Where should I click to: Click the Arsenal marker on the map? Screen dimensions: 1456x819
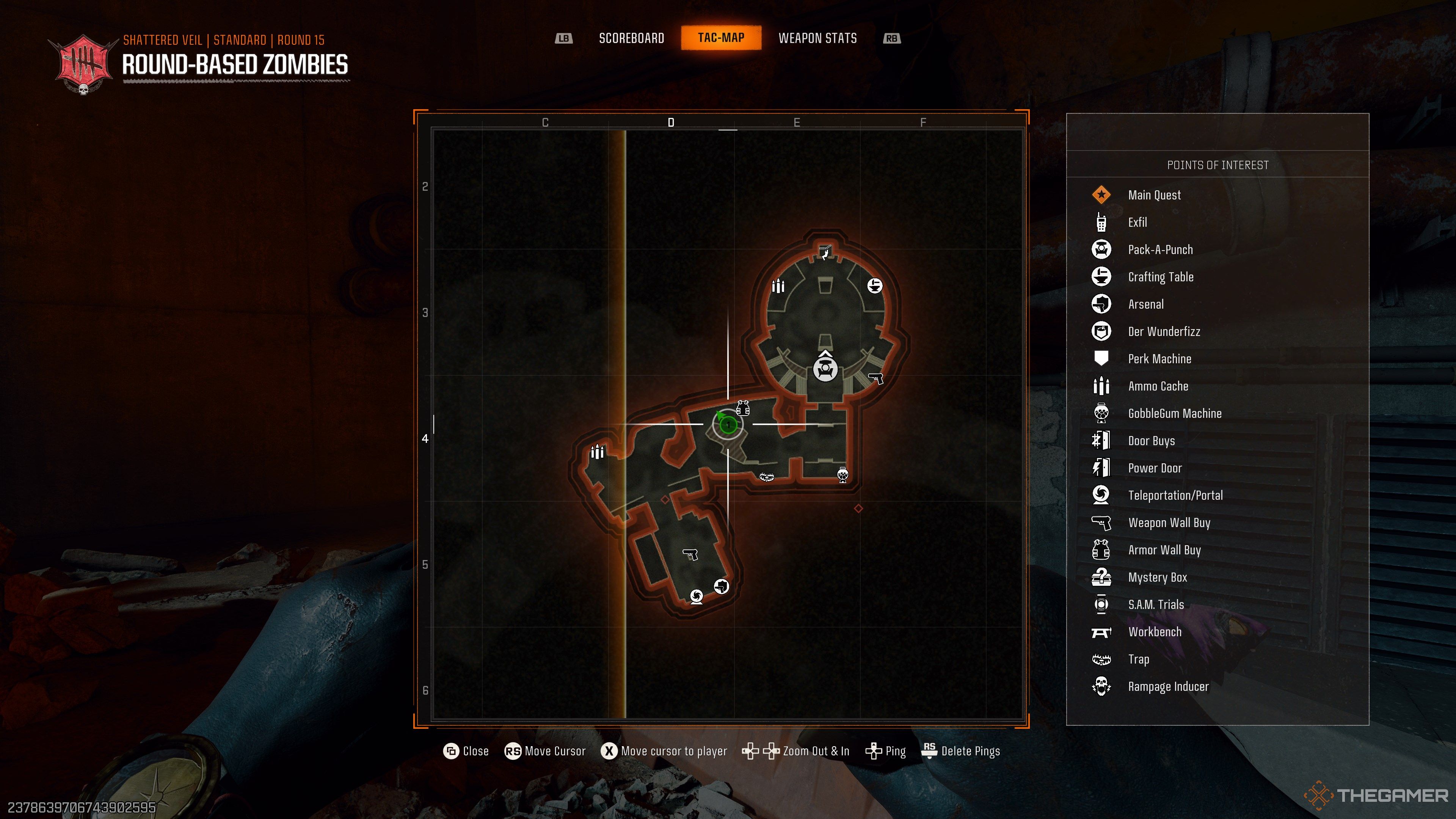721,587
